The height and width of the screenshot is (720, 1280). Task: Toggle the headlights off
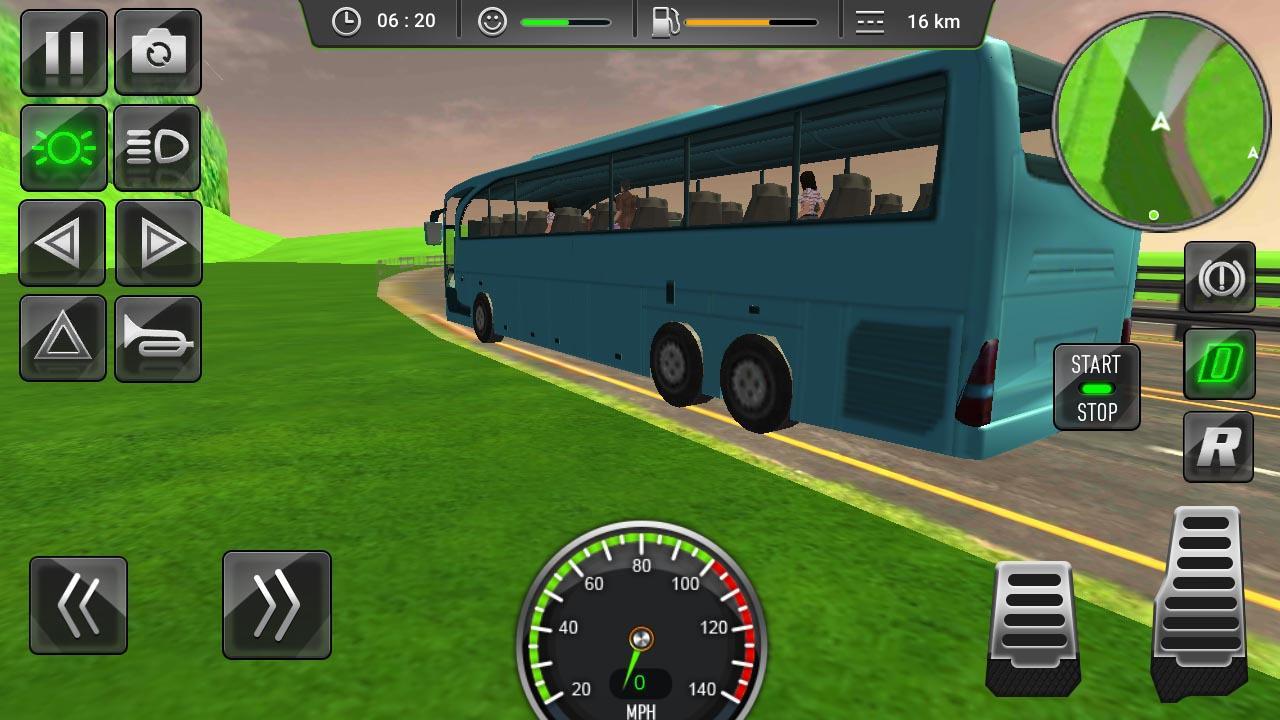tap(62, 148)
